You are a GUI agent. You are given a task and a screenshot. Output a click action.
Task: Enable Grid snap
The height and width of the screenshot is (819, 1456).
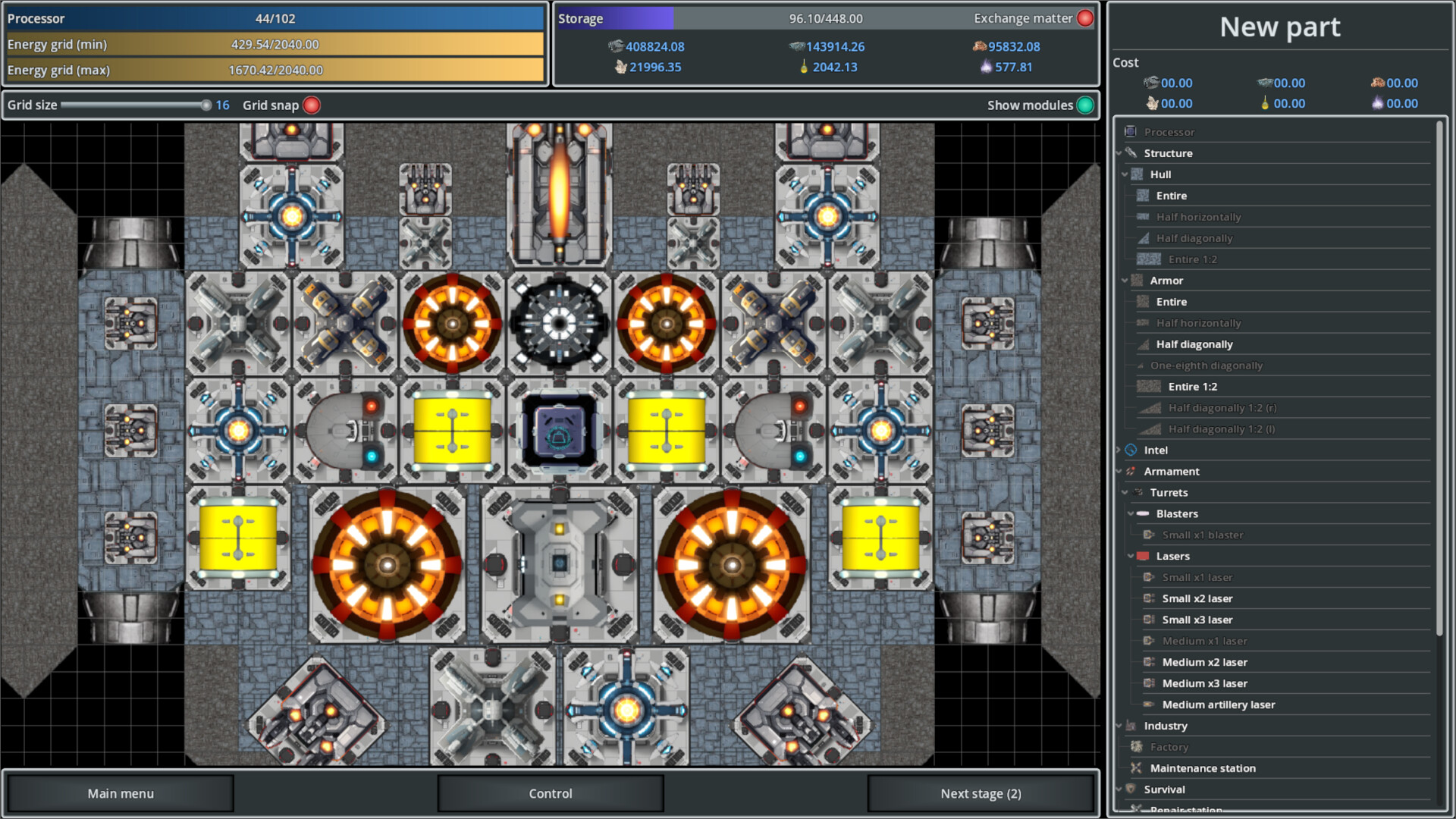(x=311, y=105)
